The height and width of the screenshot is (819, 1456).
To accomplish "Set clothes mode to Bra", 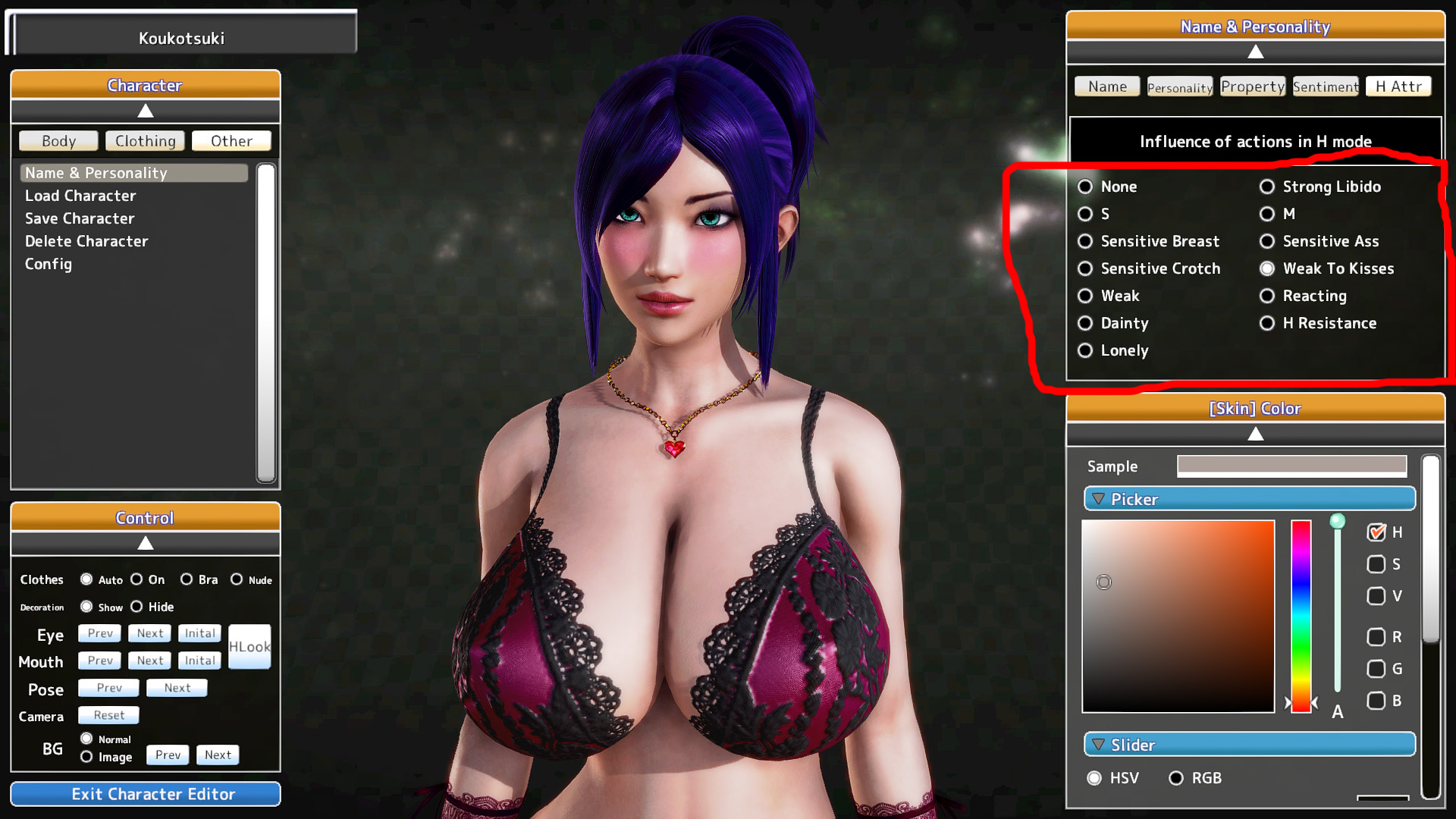I will [x=187, y=579].
